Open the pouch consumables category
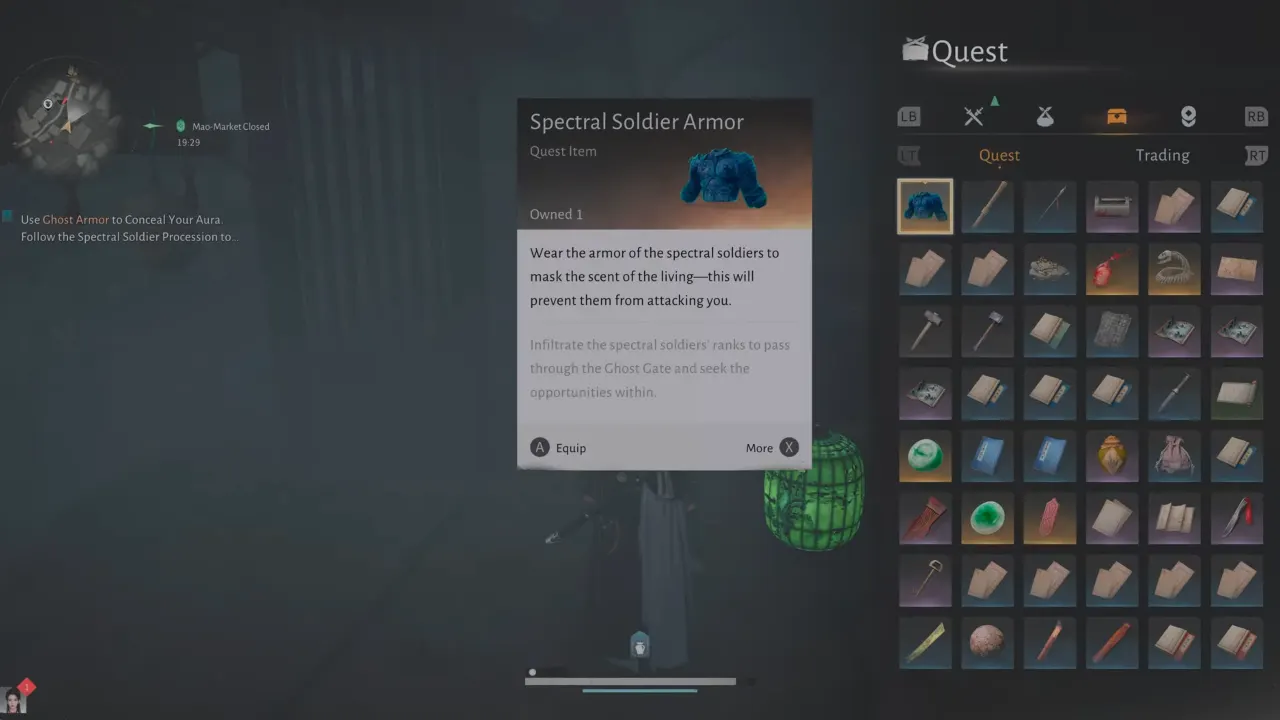Screen dimensions: 1280x720 tap(1044, 115)
